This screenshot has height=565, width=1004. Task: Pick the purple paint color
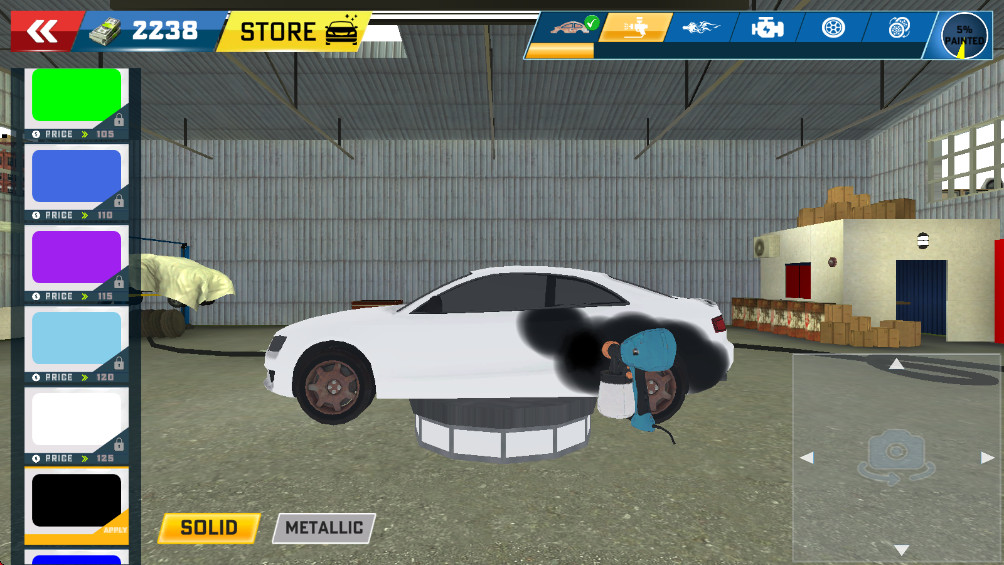pyautogui.click(x=77, y=258)
